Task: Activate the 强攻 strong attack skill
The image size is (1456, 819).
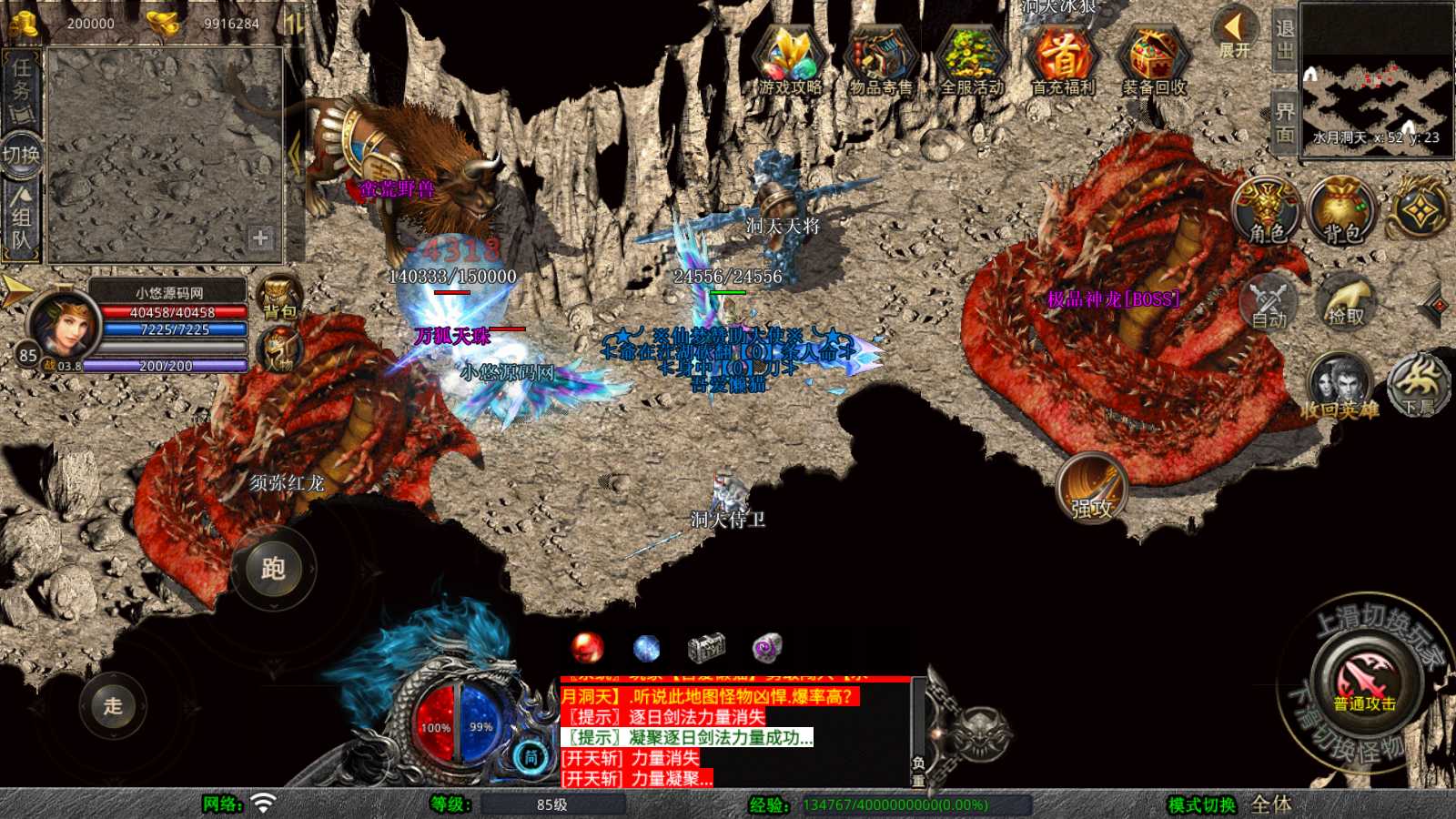Action: coord(1092,488)
